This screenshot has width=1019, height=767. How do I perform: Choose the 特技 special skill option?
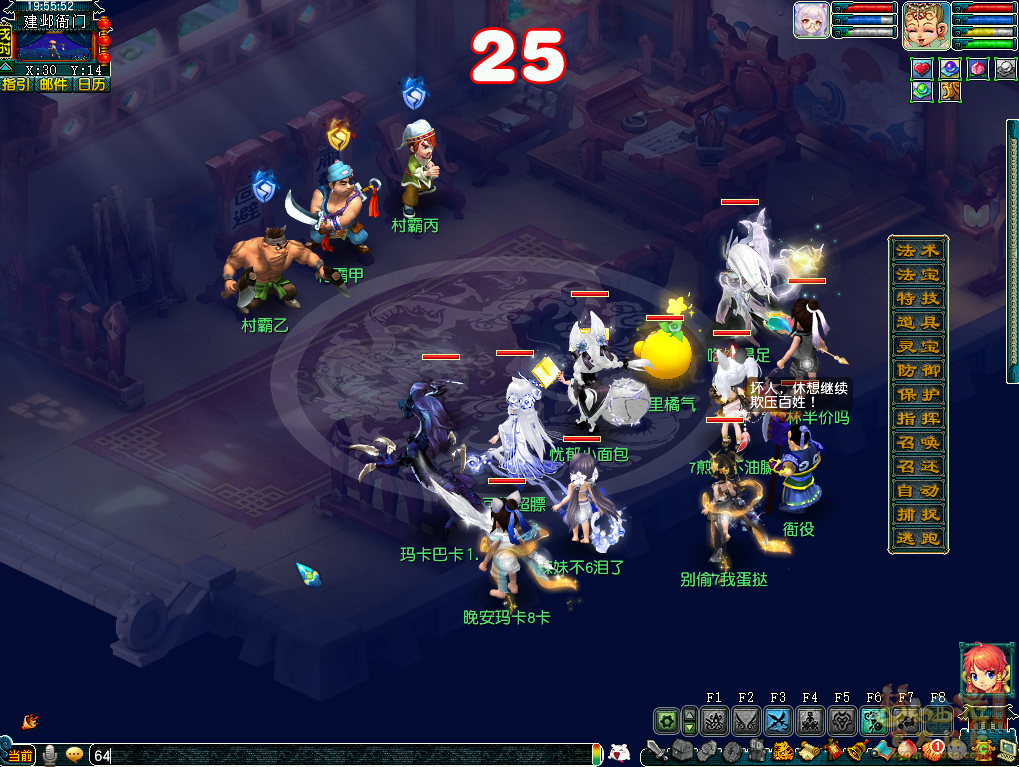(x=917, y=298)
